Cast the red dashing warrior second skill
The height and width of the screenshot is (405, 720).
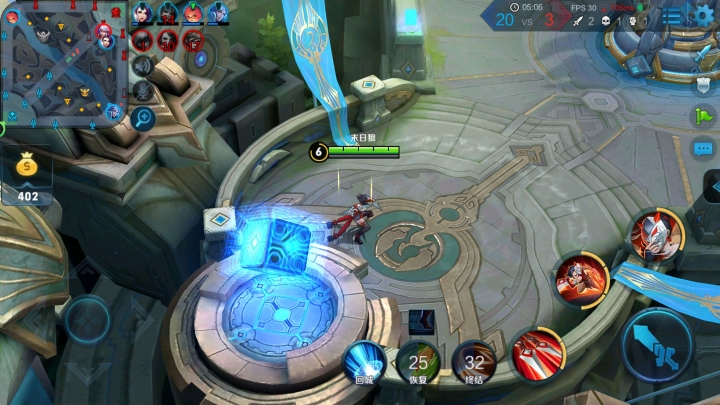pyautogui.click(x=582, y=278)
